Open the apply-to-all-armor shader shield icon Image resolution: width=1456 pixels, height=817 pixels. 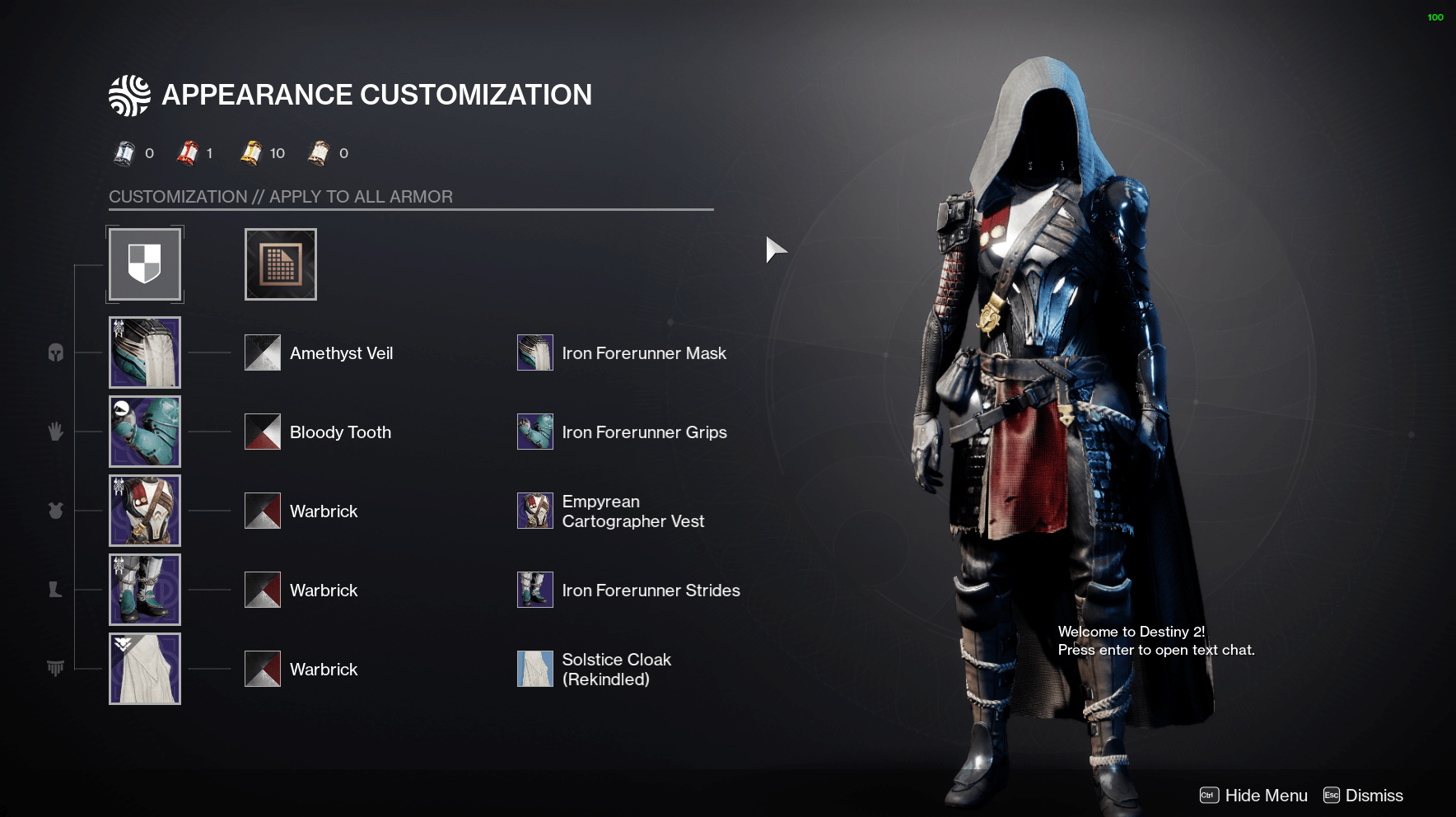pyautogui.click(x=145, y=264)
